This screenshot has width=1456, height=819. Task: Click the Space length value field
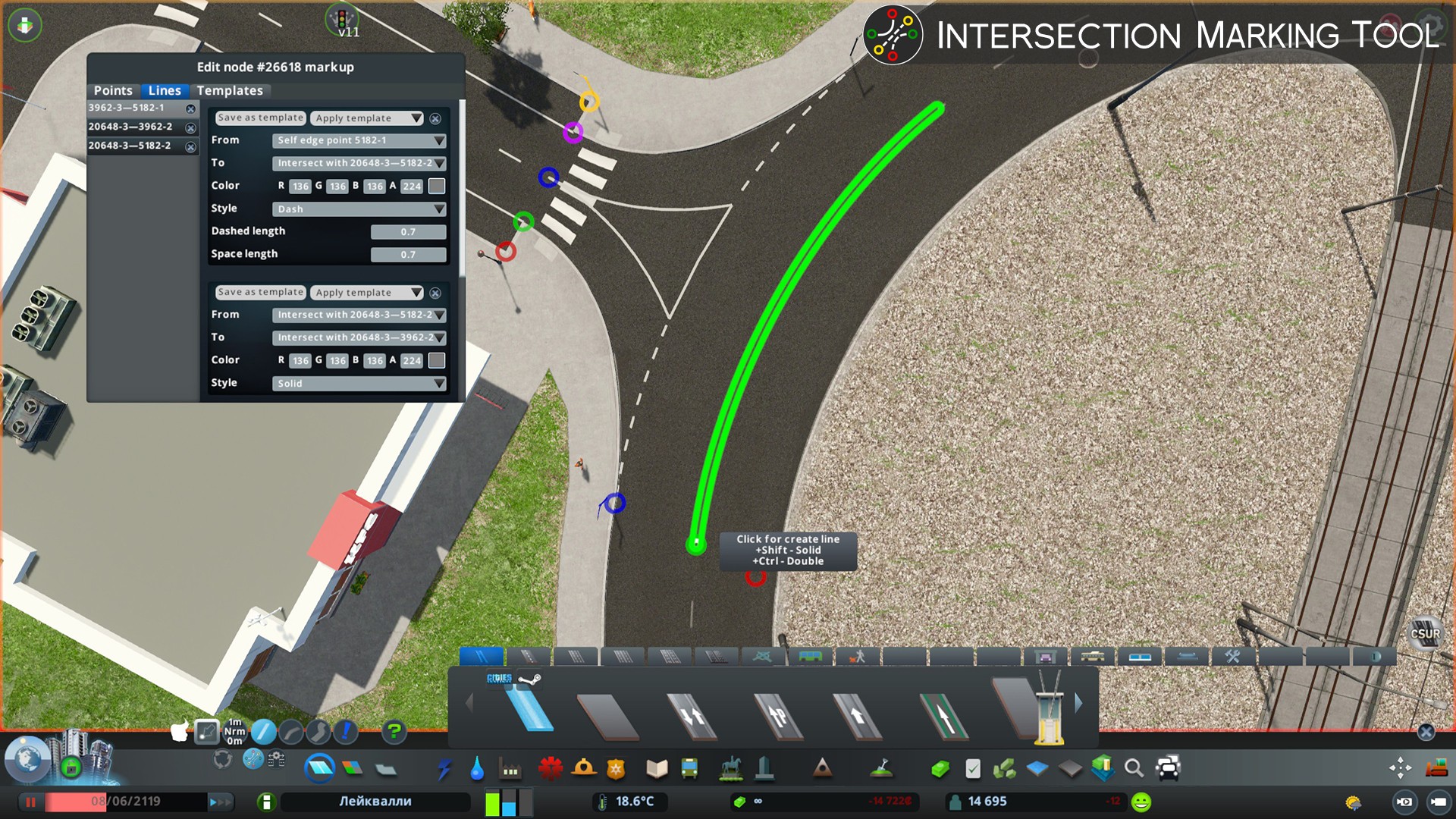point(408,254)
